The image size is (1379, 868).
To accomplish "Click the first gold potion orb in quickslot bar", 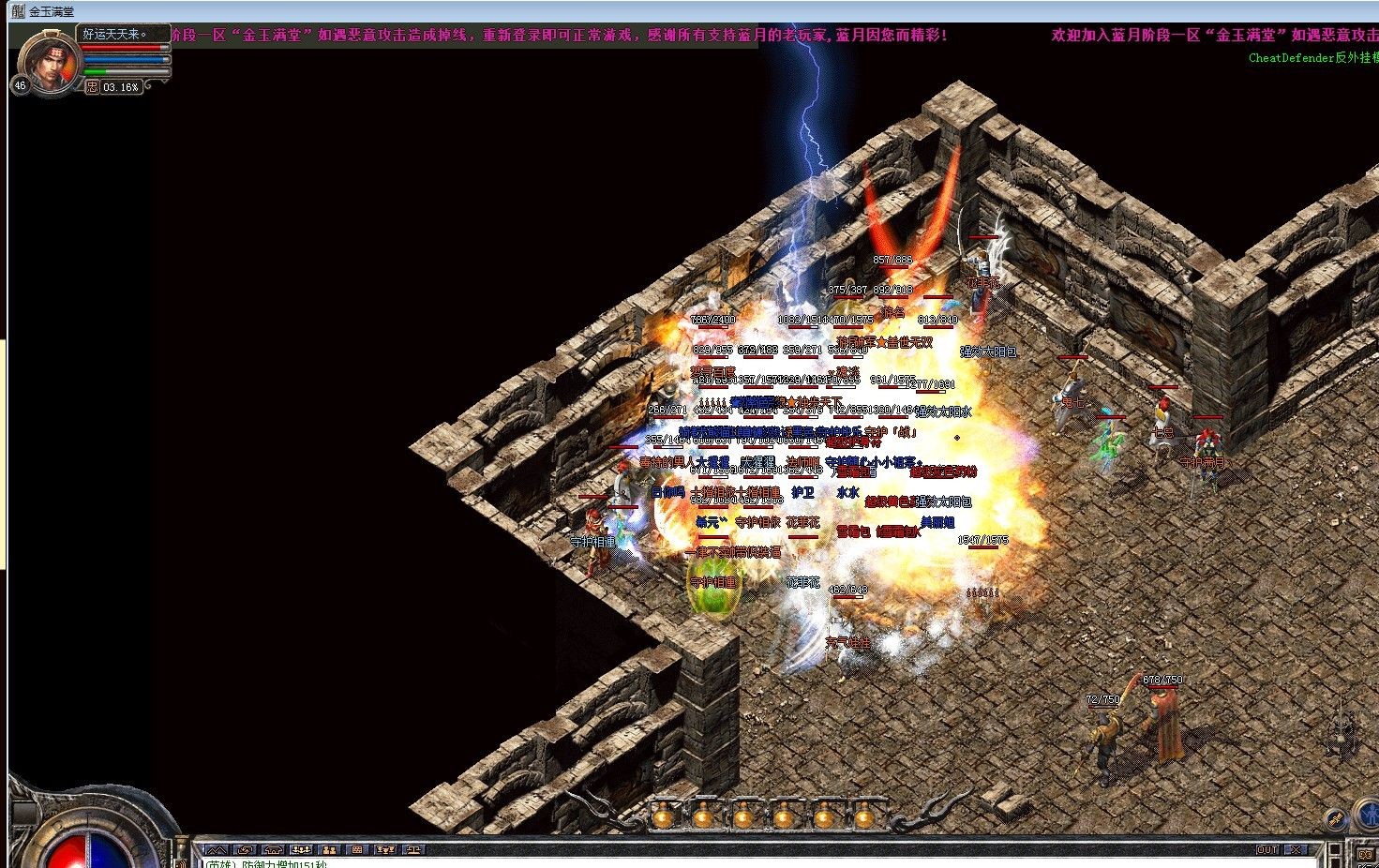I will coord(663,817).
